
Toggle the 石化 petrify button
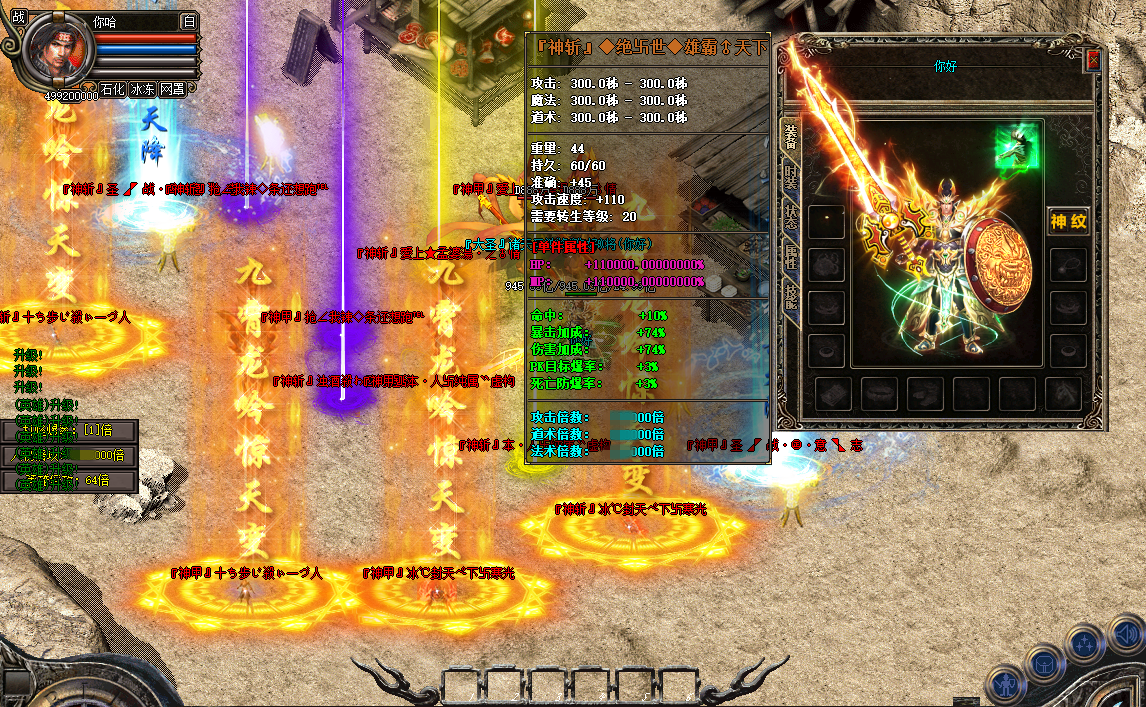click(113, 89)
